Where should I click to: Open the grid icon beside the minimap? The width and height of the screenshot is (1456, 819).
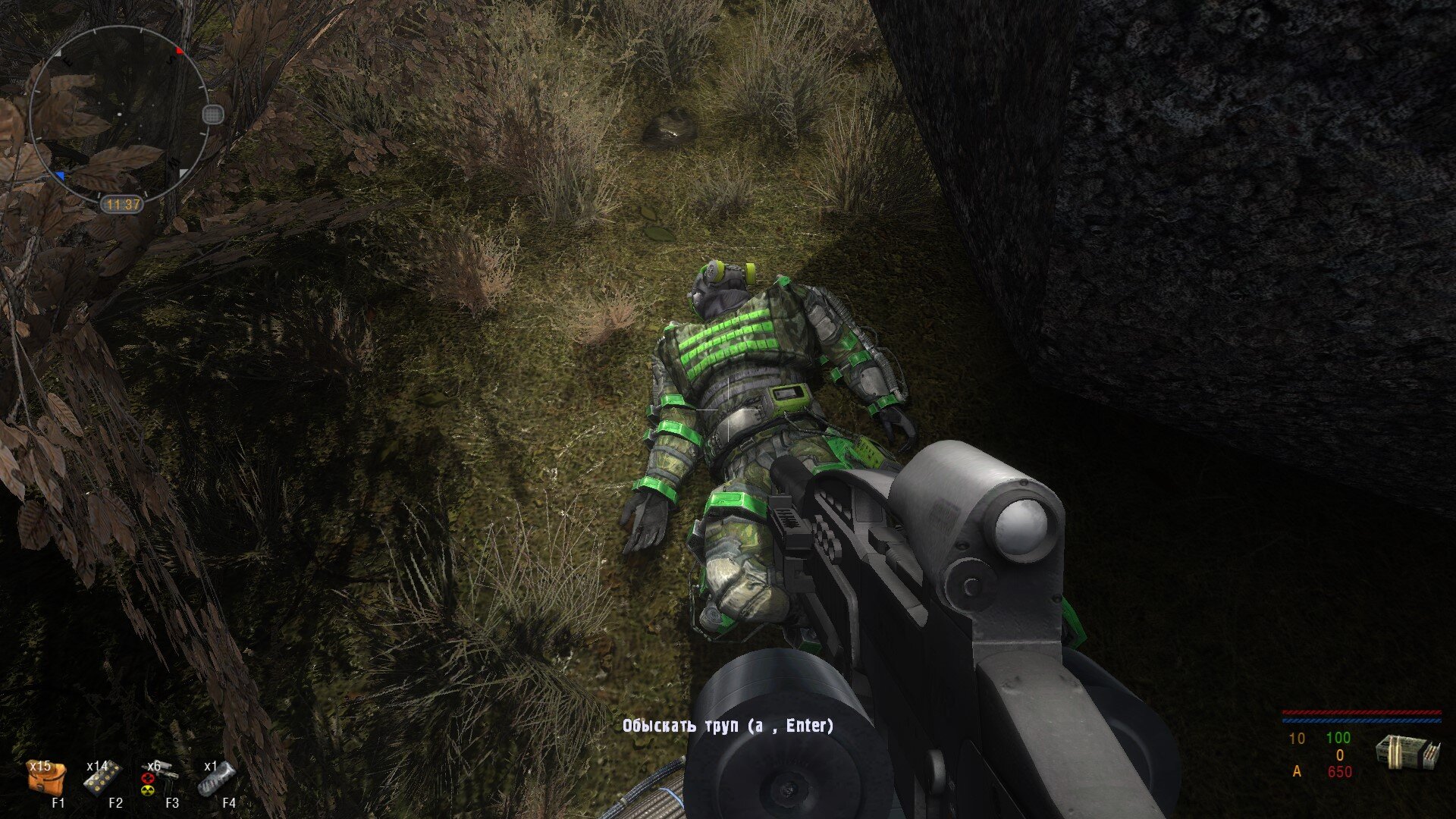(x=214, y=115)
